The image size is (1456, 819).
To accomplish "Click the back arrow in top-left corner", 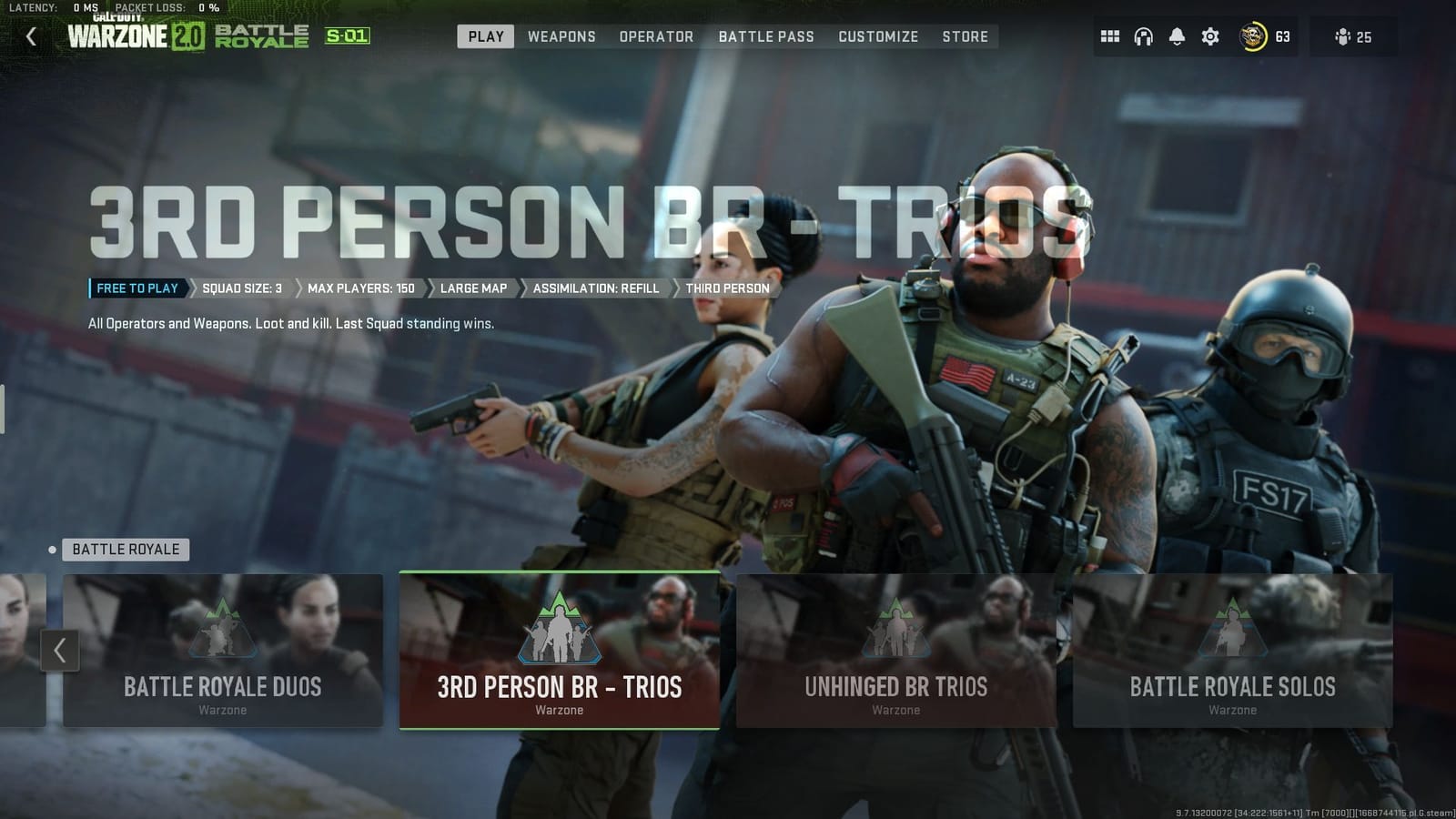I will click(x=33, y=37).
